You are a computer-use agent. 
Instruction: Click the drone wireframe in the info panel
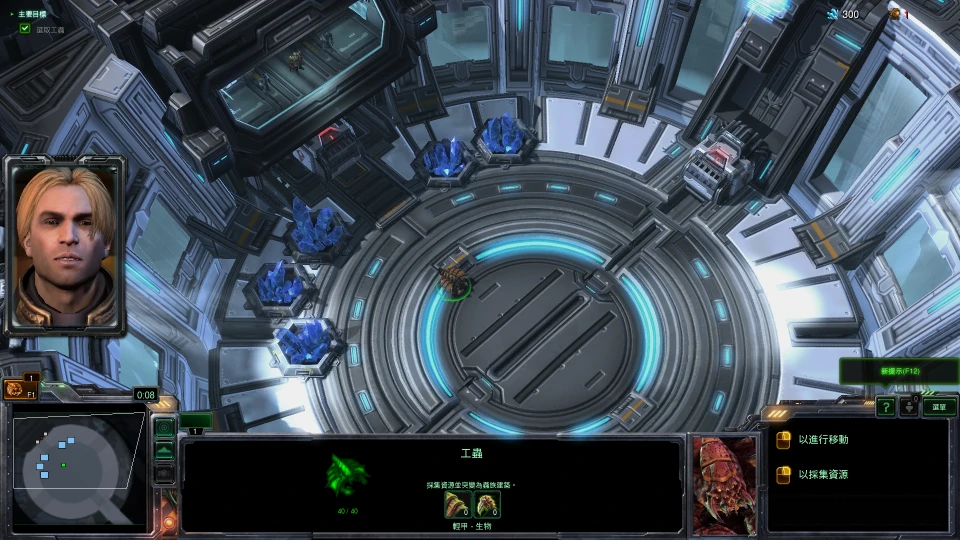[x=347, y=473]
